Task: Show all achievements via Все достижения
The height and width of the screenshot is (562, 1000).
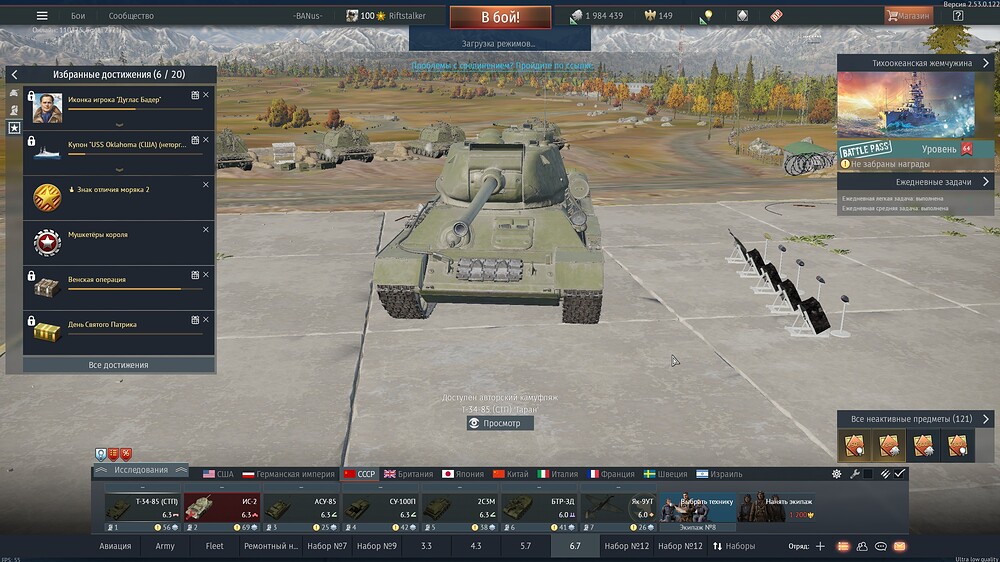Action: (118, 365)
